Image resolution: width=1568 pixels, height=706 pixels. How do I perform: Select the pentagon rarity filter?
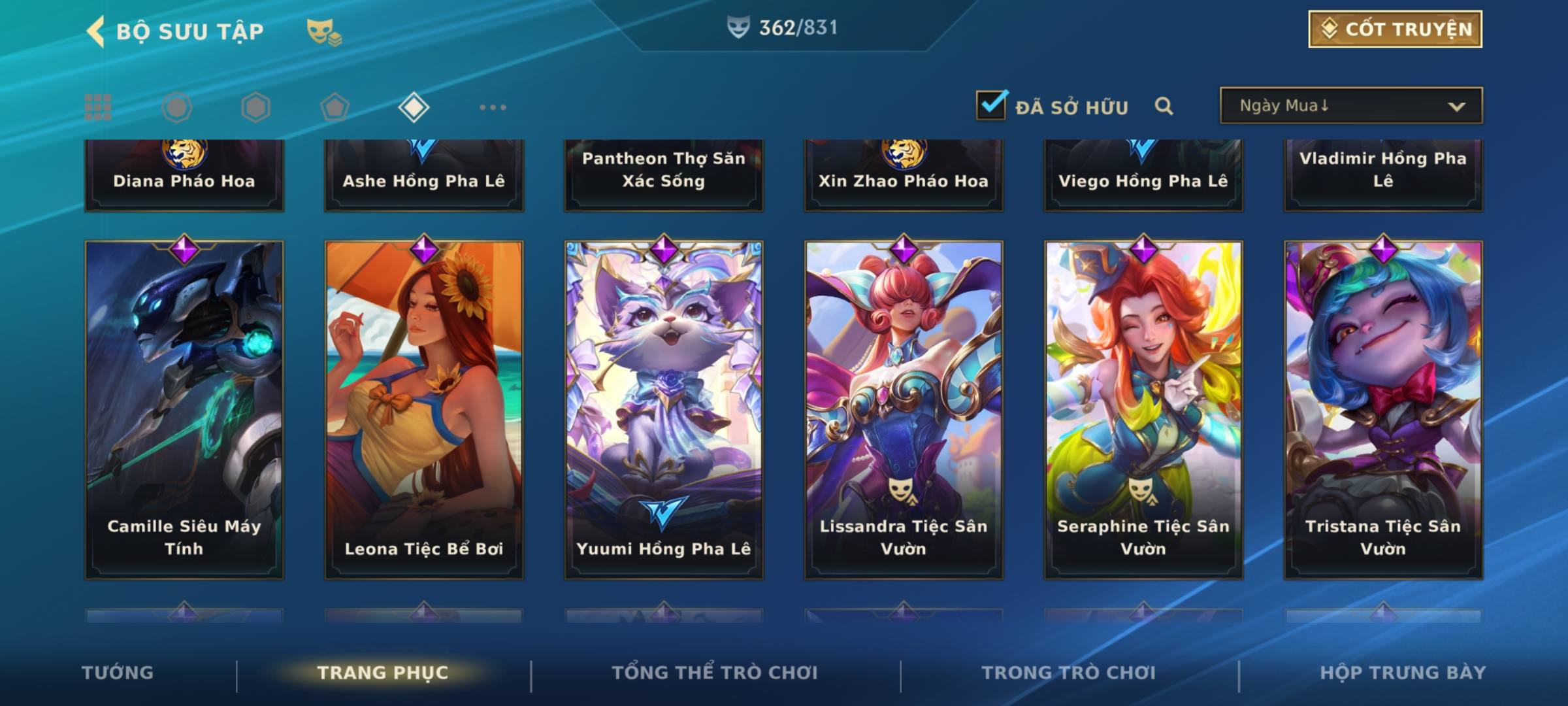(335, 107)
